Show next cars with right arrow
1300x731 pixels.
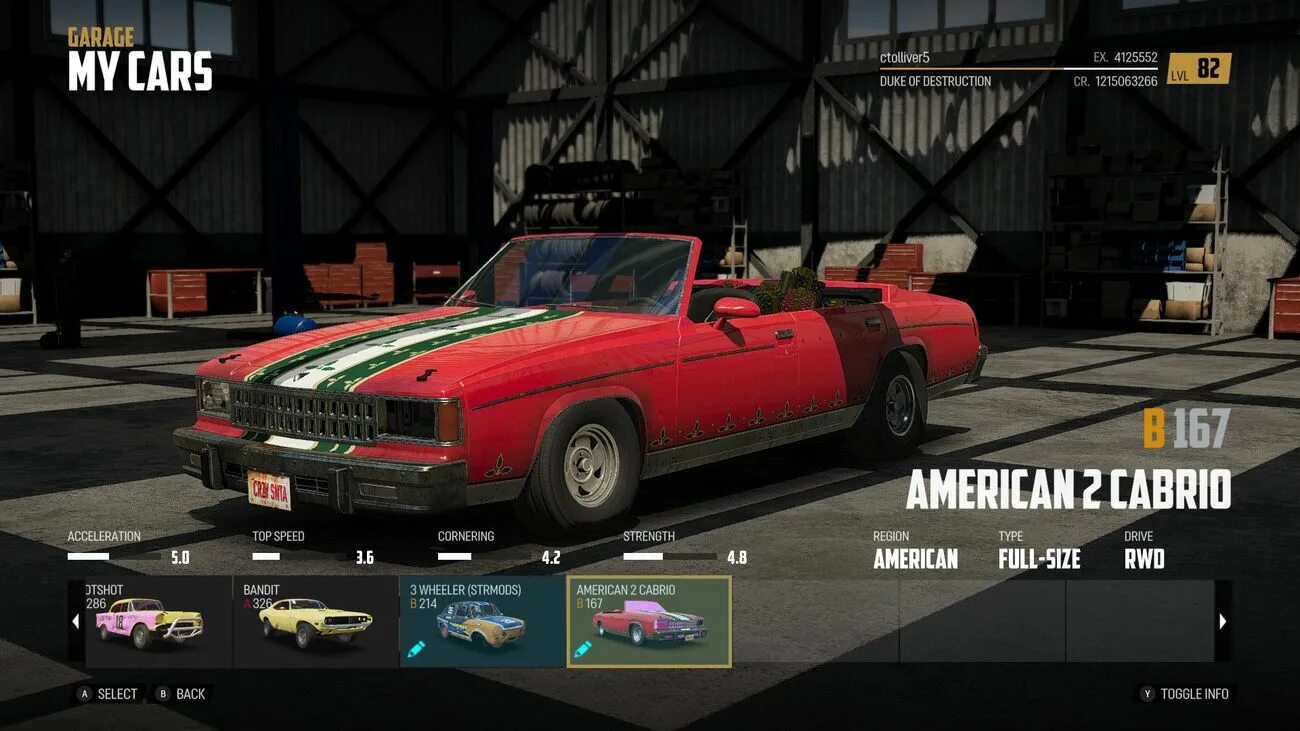coord(1222,622)
